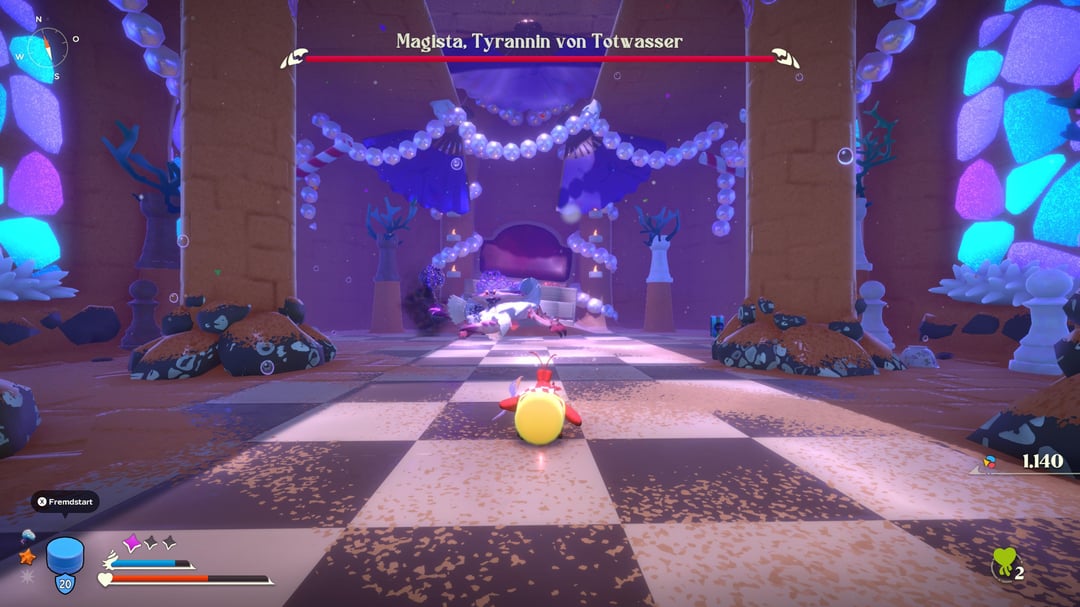Select the blue bottle cap shell icon
1080x607 pixels.
pos(64,557)
